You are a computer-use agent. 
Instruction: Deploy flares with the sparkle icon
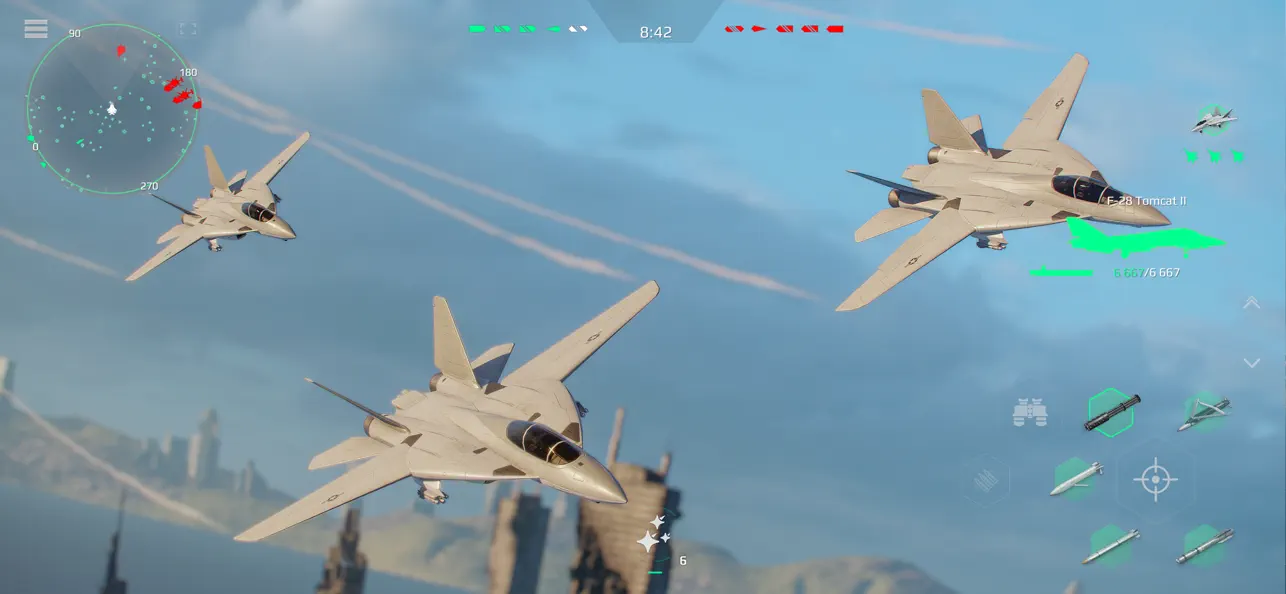pos(653,535)
